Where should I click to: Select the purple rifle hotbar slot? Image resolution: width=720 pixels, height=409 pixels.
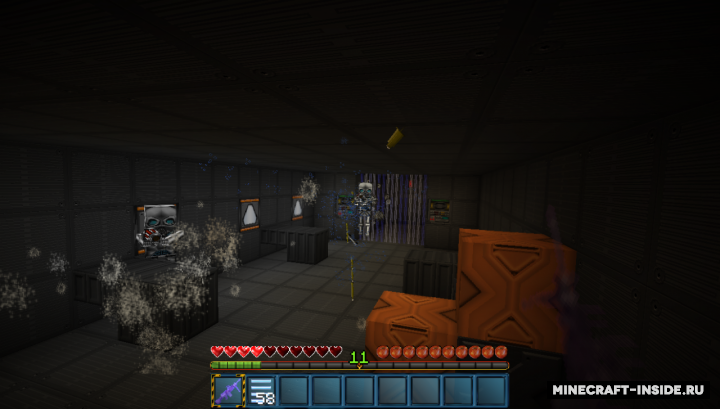tap(228, 391)
